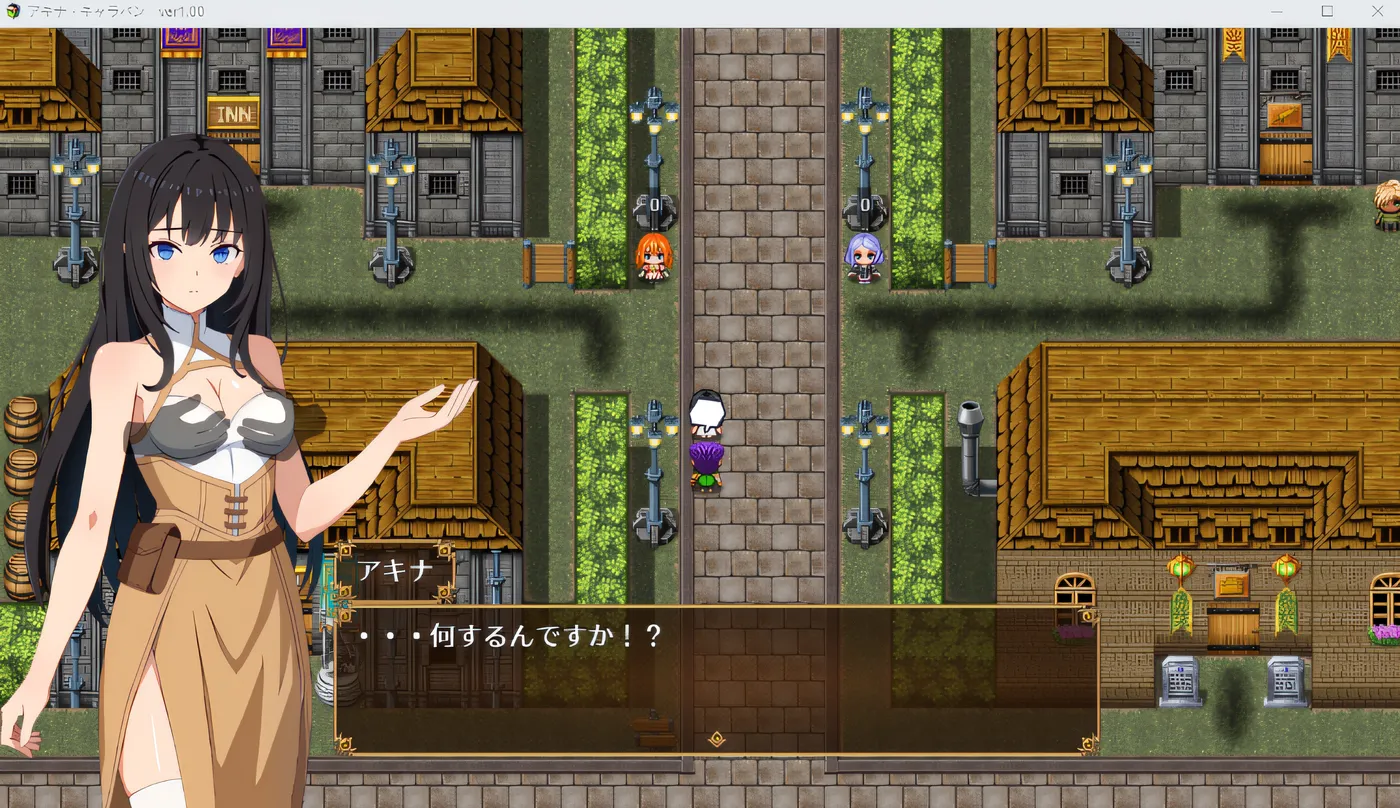Close the game window
The image size is (1400, 808).
[x=1376, y=11]
